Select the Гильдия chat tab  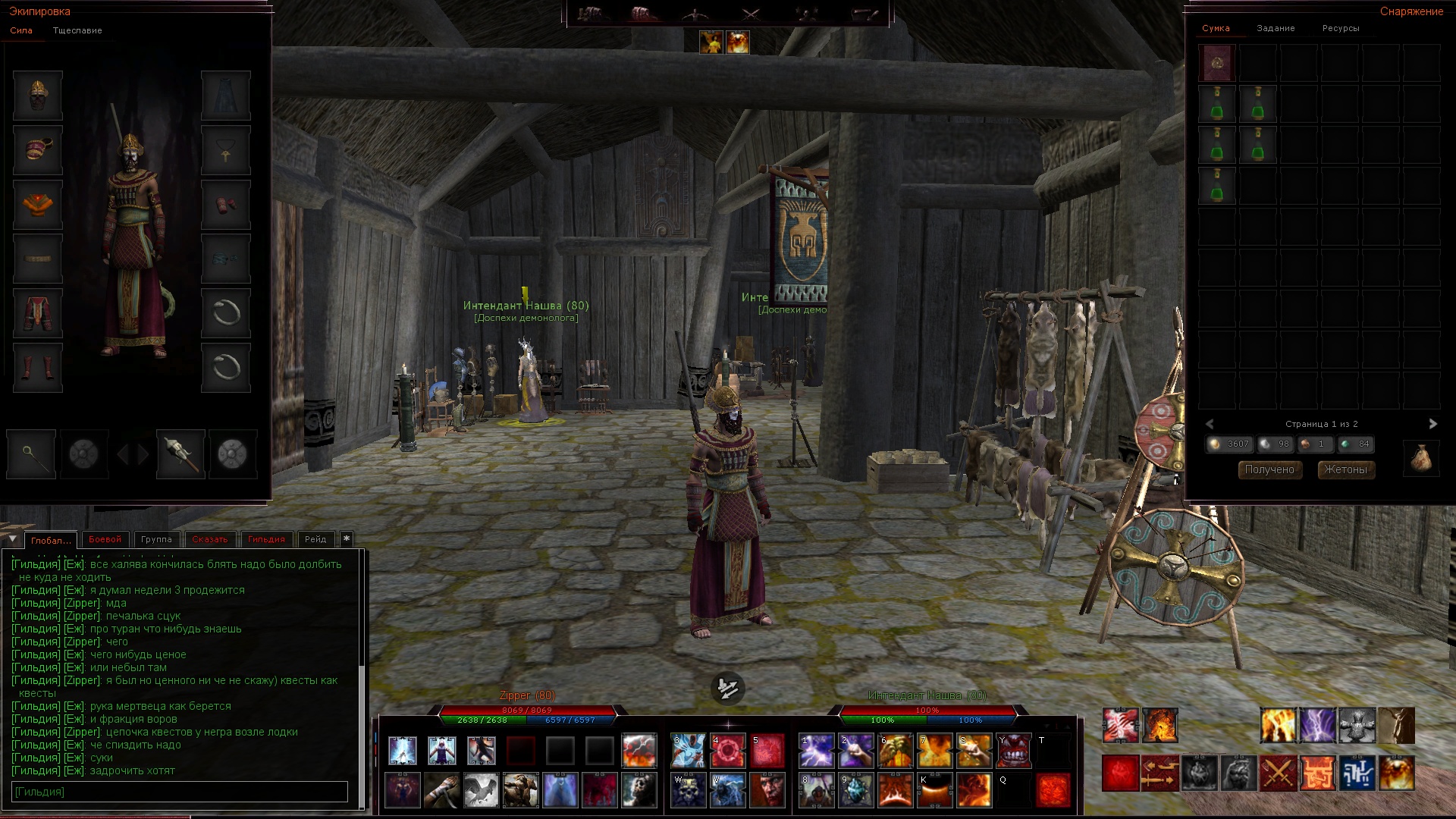[x=266, y=539]
